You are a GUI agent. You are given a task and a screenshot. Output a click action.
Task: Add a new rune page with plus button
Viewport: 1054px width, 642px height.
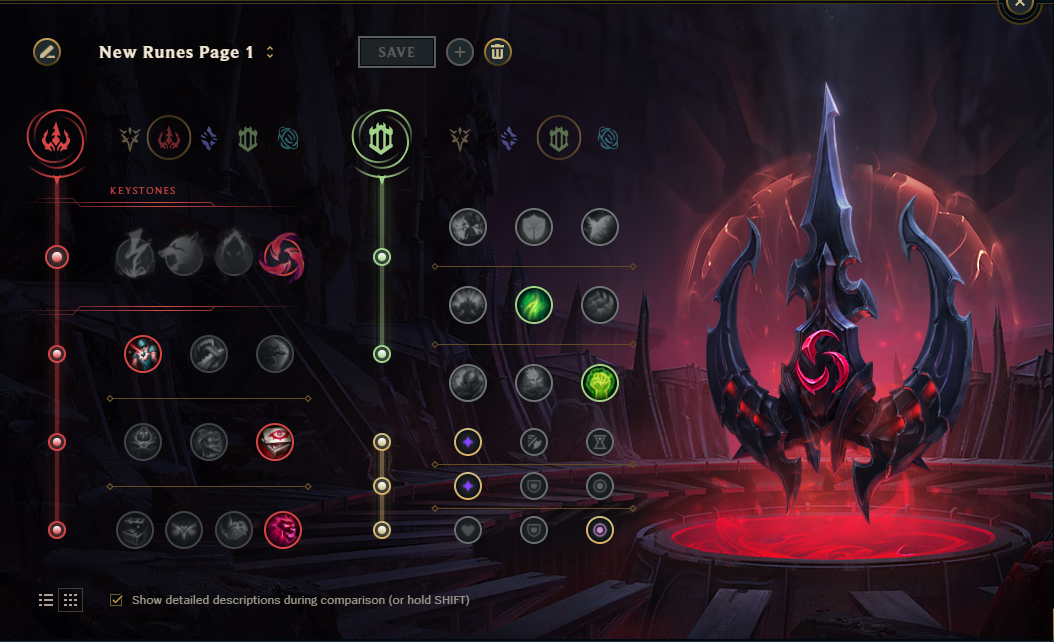coord(460,52)
